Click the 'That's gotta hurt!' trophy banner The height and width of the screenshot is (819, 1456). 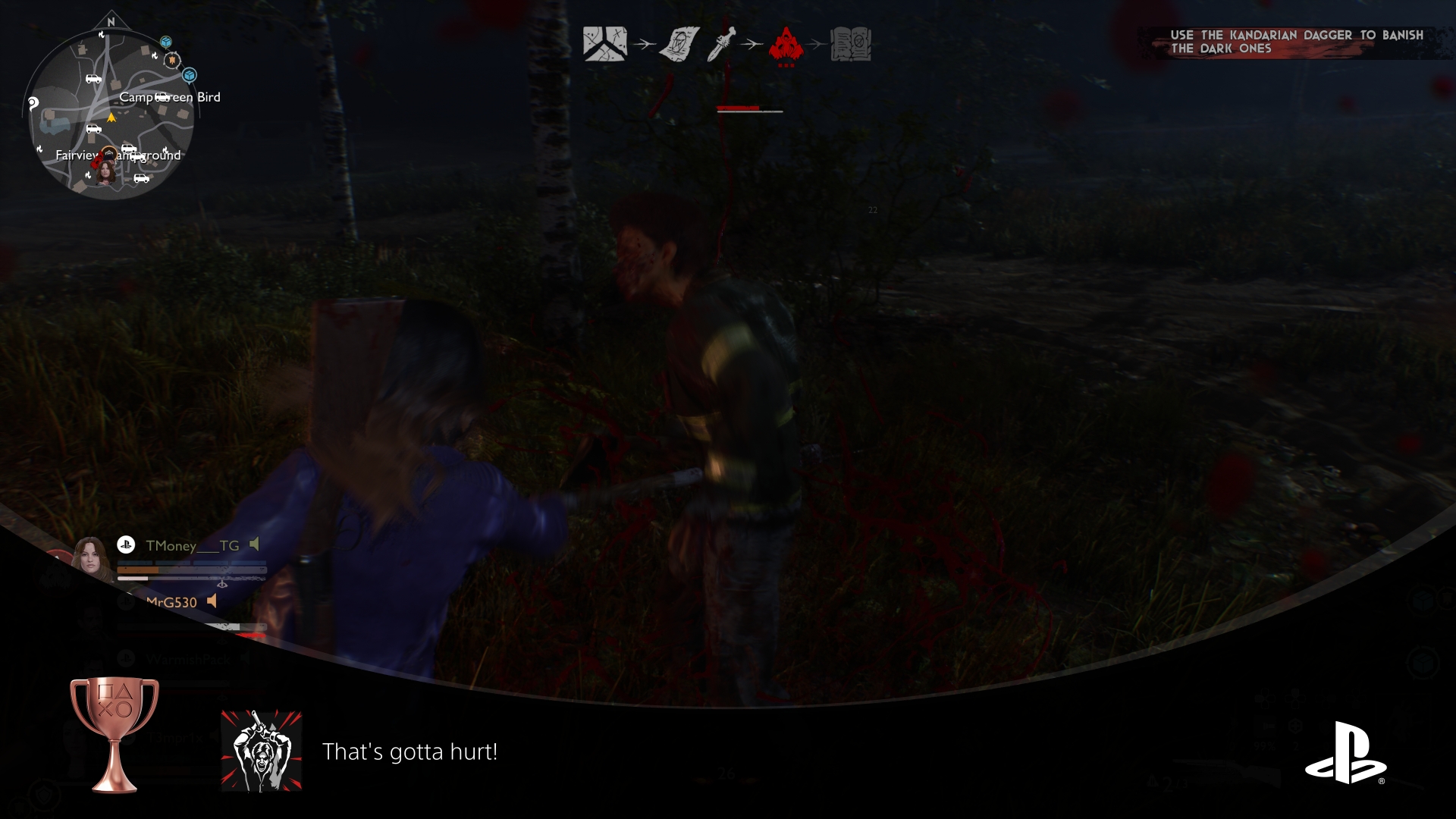click(409, 753)
